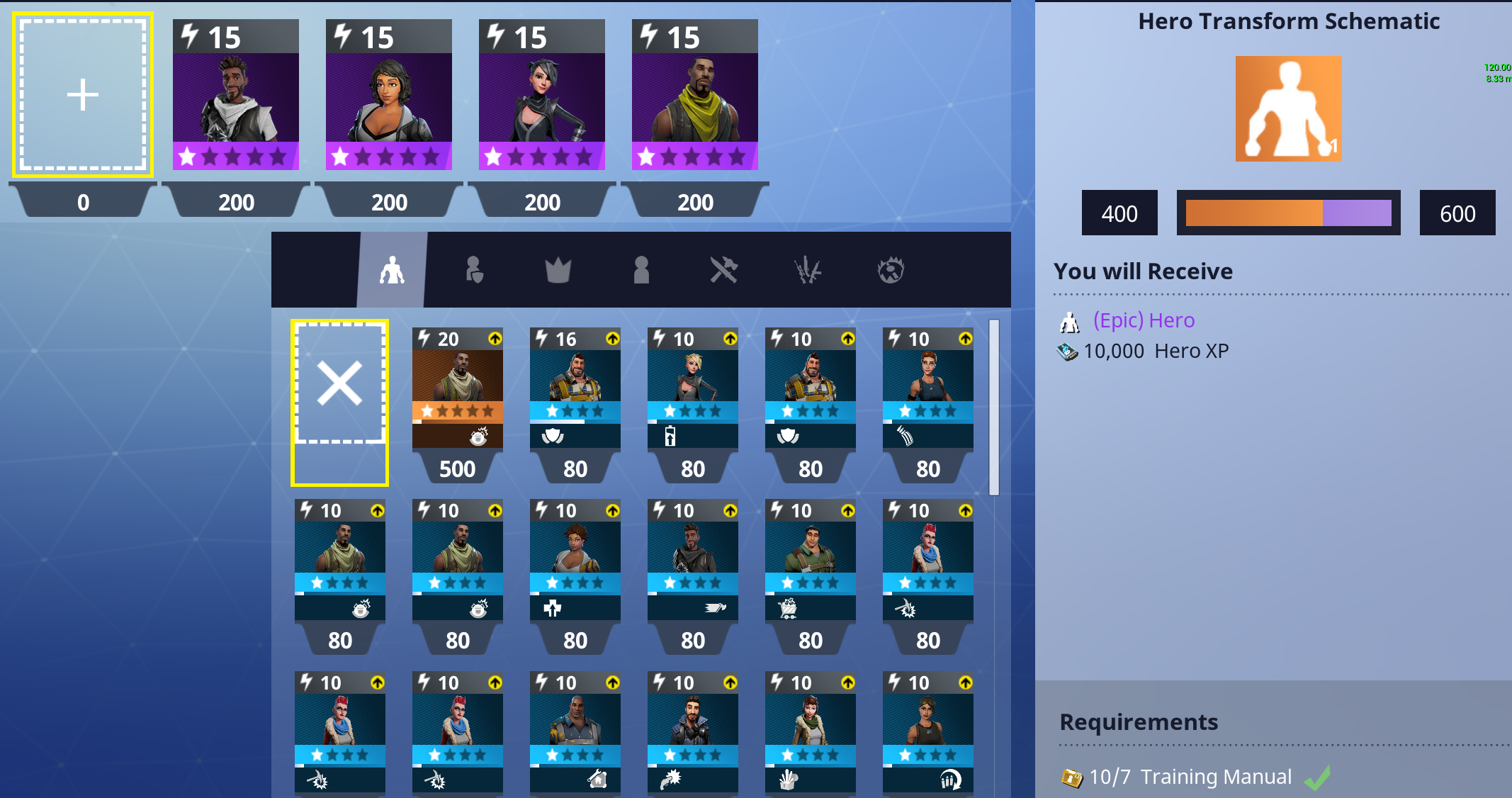Image resolution: width=1512 pixels, height=798 pixels.
Task: Select the ranged weapons filter icon
Action: 808,270
